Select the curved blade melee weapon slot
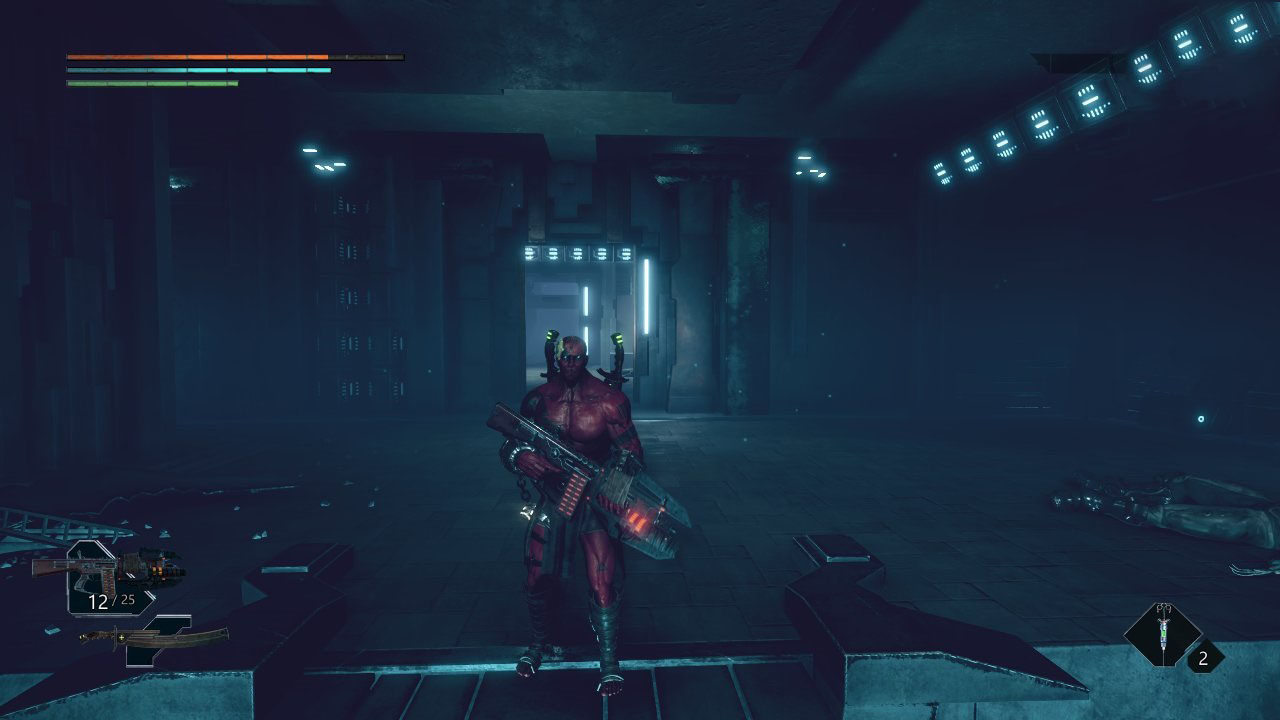The height and width of the screenshot is (720, 1280). [x=155, y=637]
